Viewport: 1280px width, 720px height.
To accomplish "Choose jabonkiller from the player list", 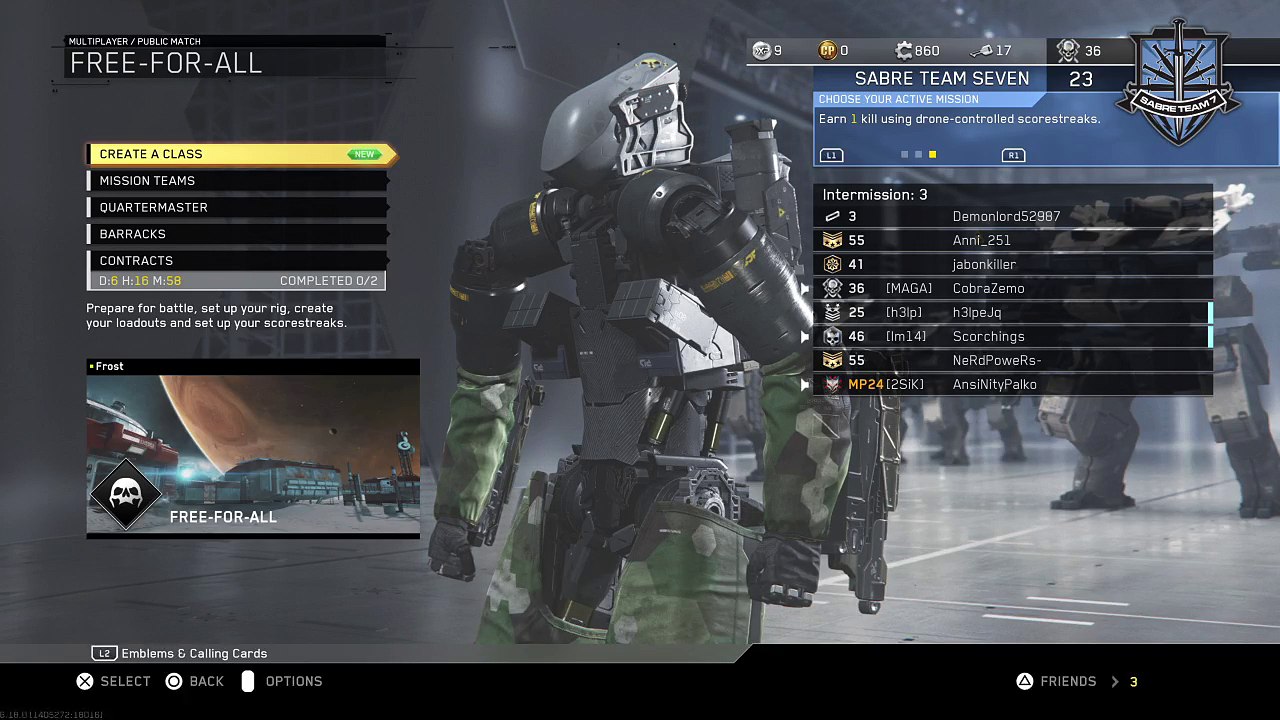I will pyautogui.click(x=1012, y=264).
